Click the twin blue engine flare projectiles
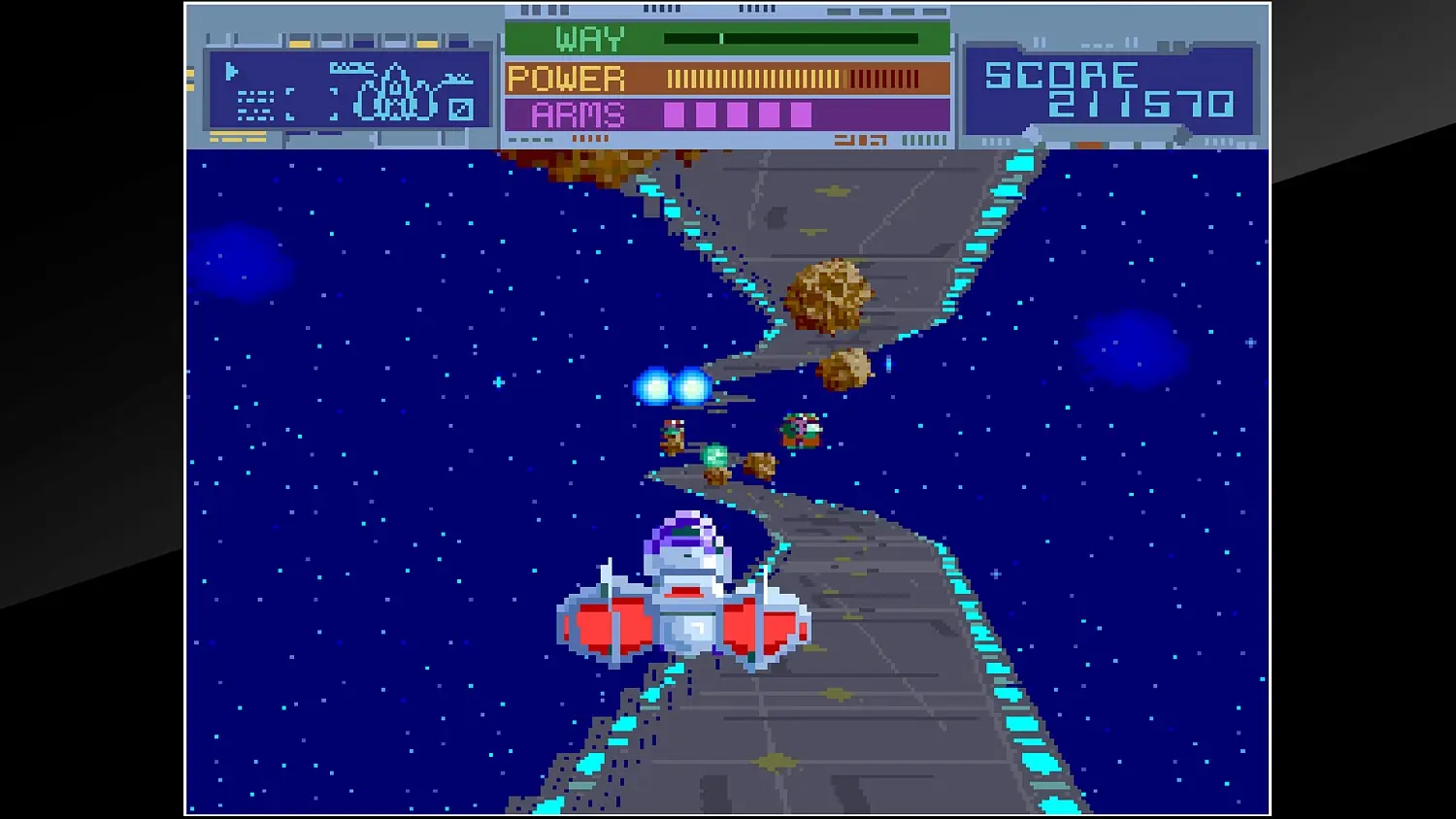 tap(670, 386)
